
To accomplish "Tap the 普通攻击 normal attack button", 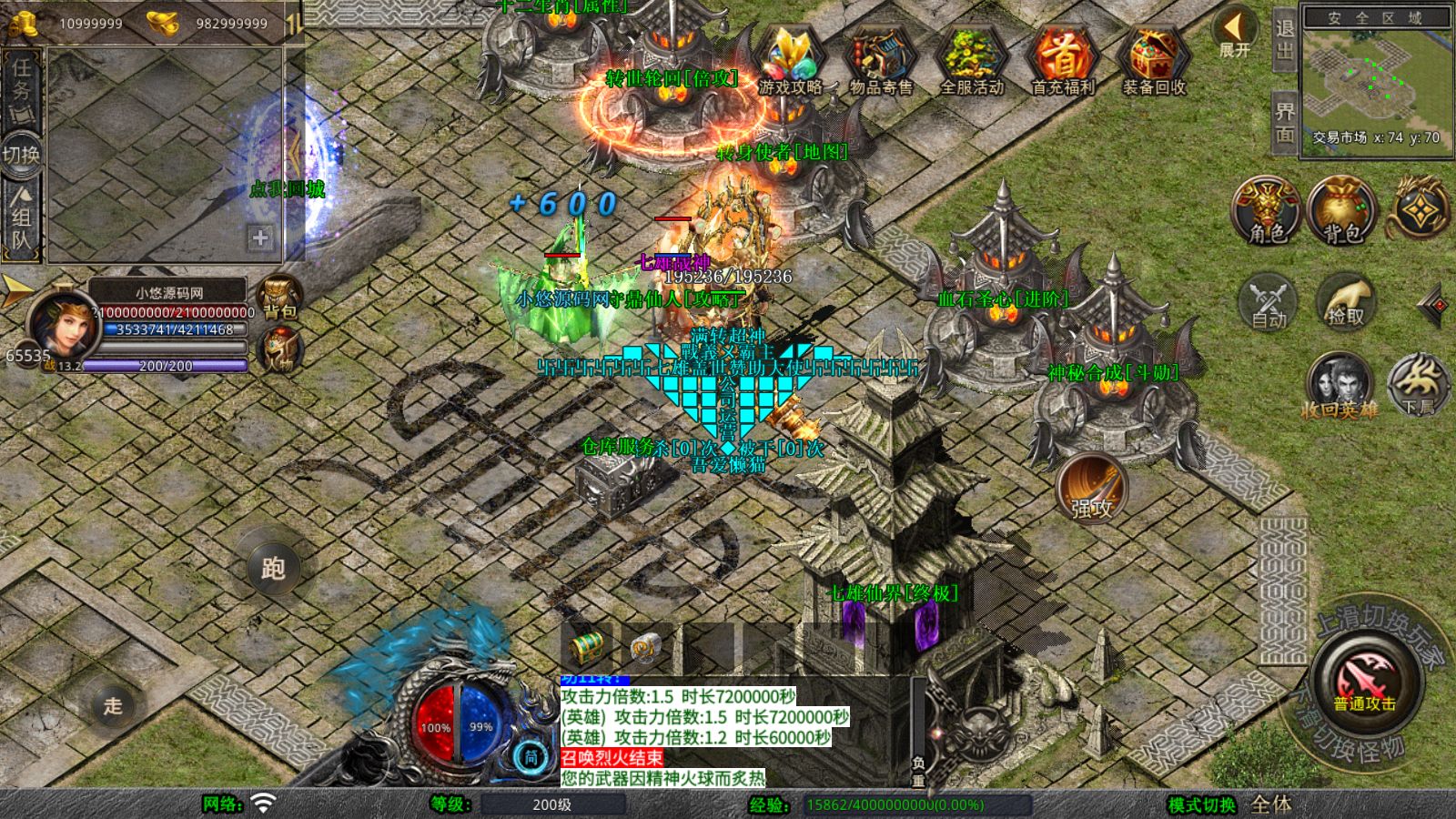I will click(1364, 682).
